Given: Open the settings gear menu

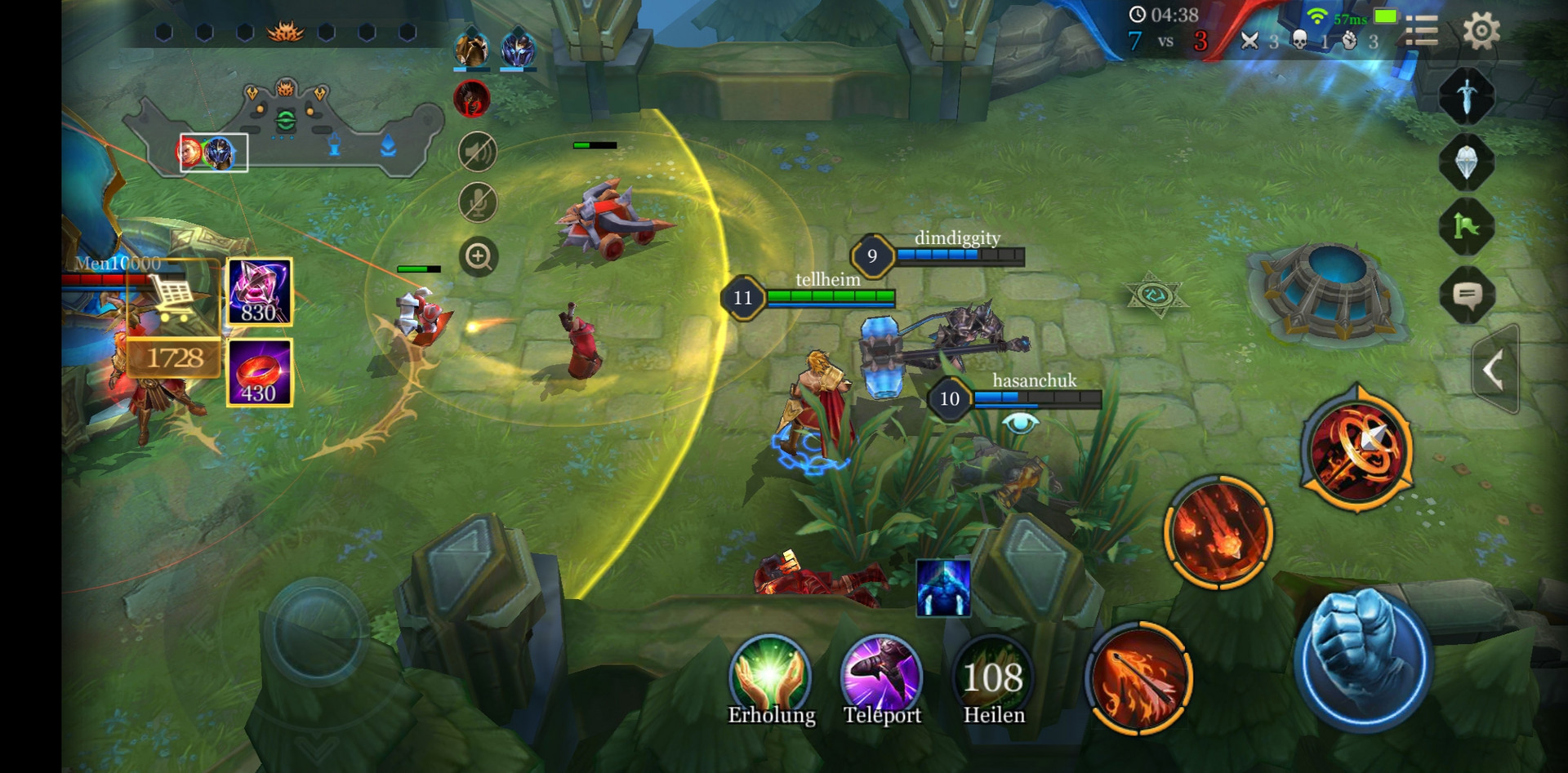Looking at the screenshot, I should tap(1481, 32).
